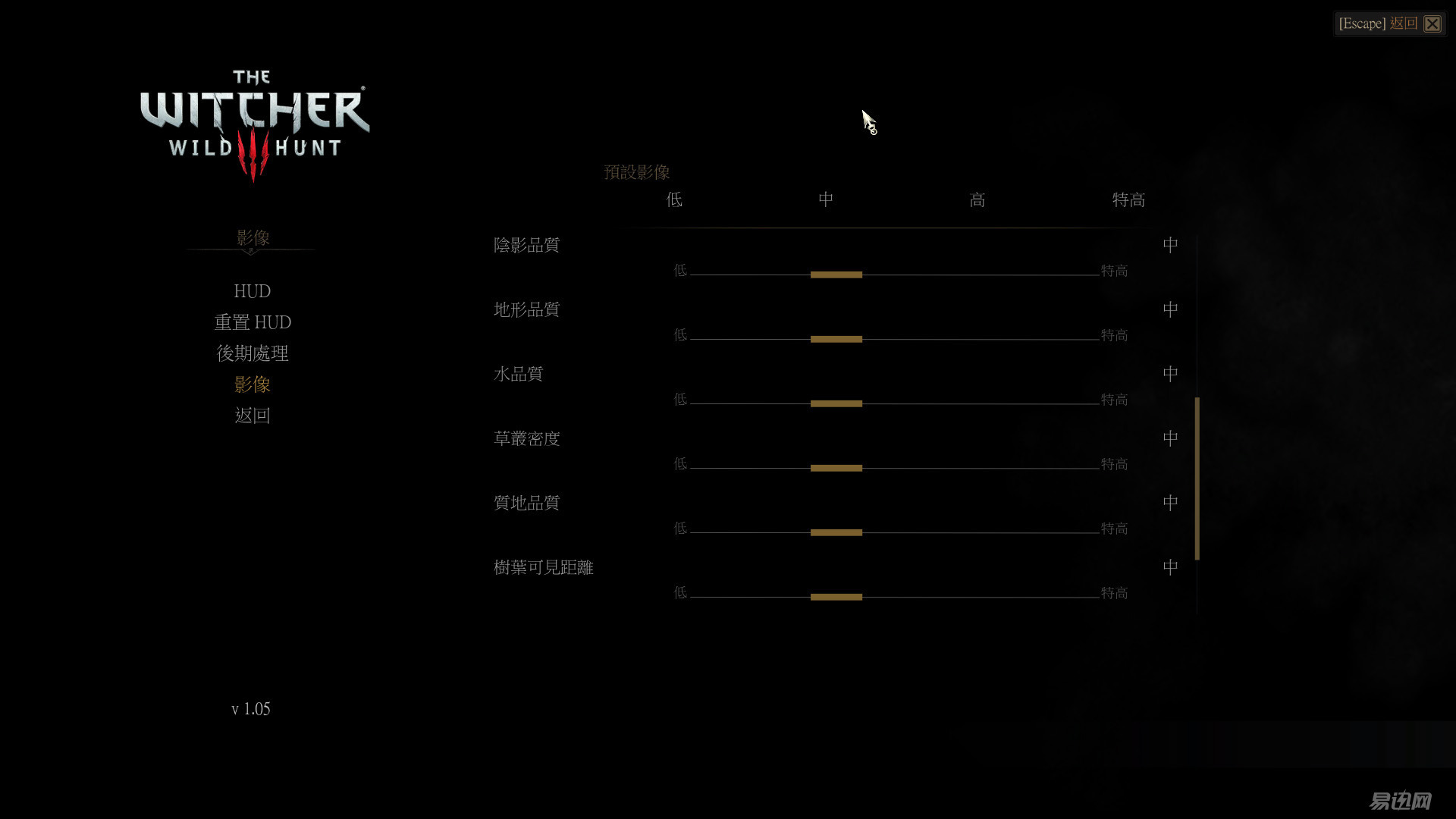Image resolution: width=1456 pixels, height=819 pixels.
Task: Click the settings scrollbar on the right
Action: point(1197,475)
